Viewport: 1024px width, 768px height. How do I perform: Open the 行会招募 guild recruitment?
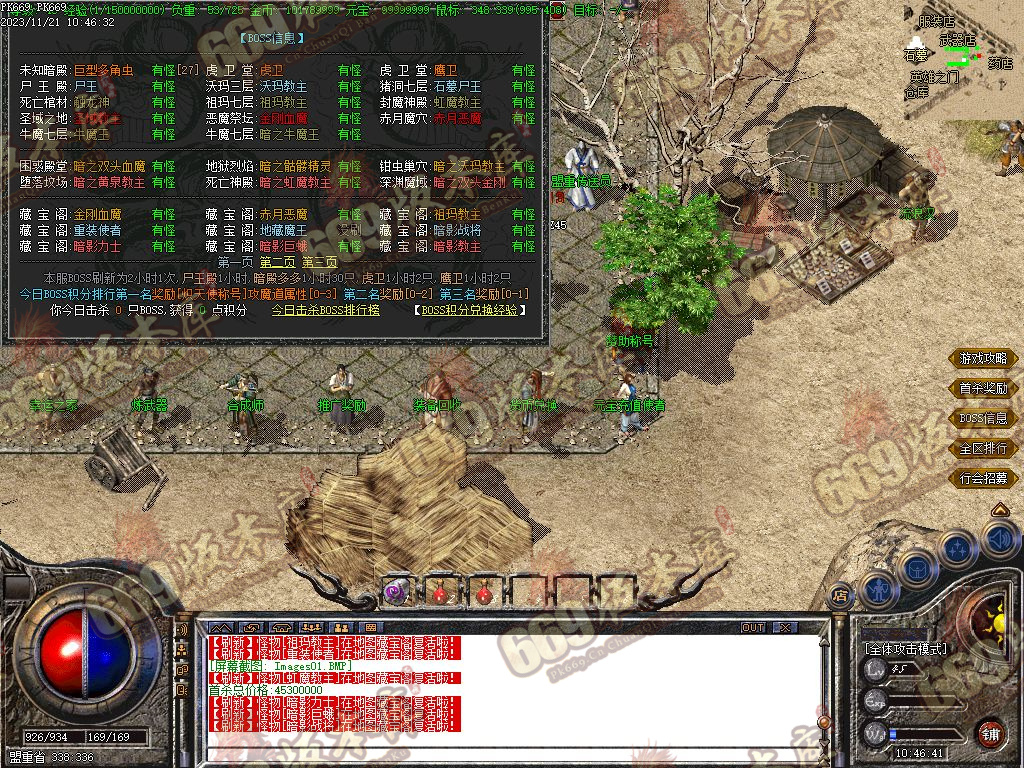983,478
